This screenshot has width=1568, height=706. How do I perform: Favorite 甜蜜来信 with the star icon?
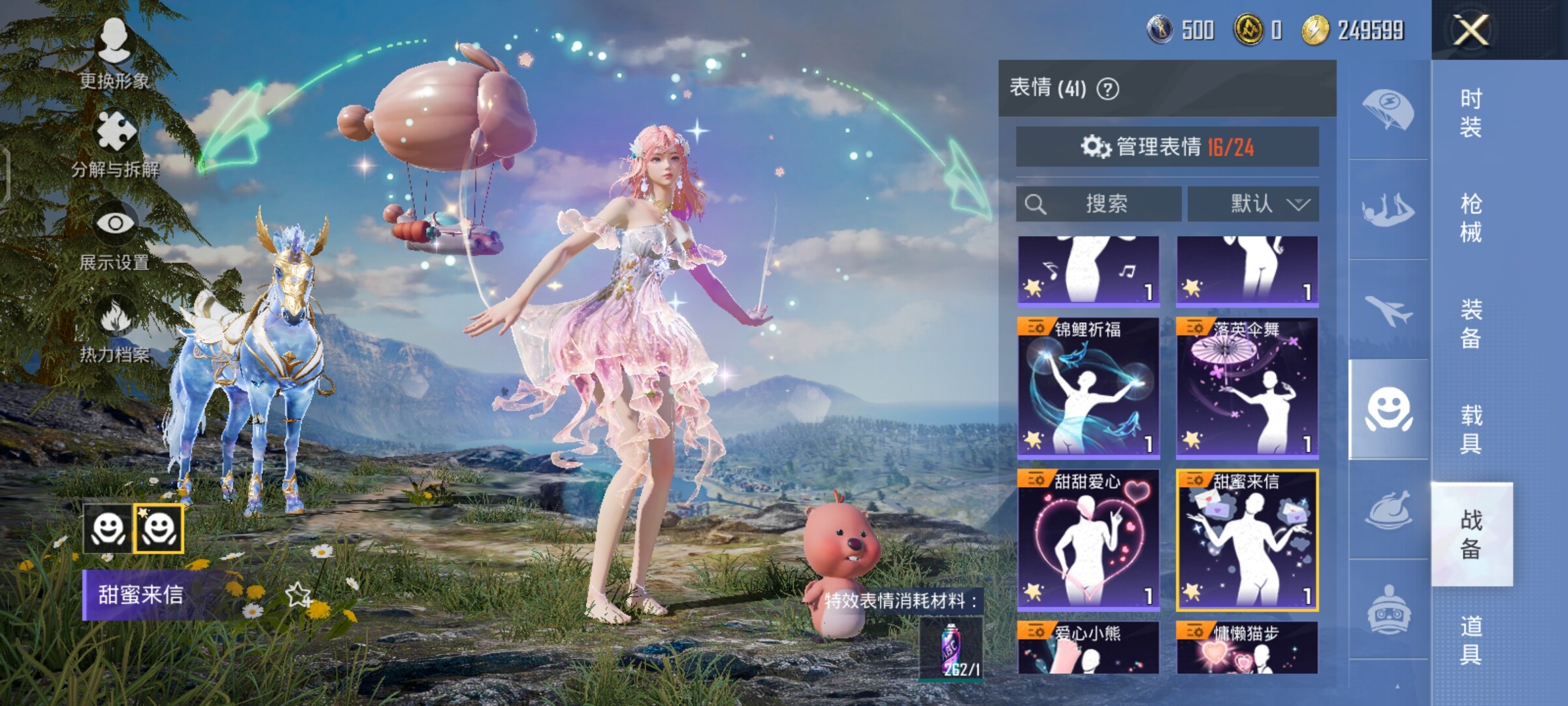[x=299, y=594]
